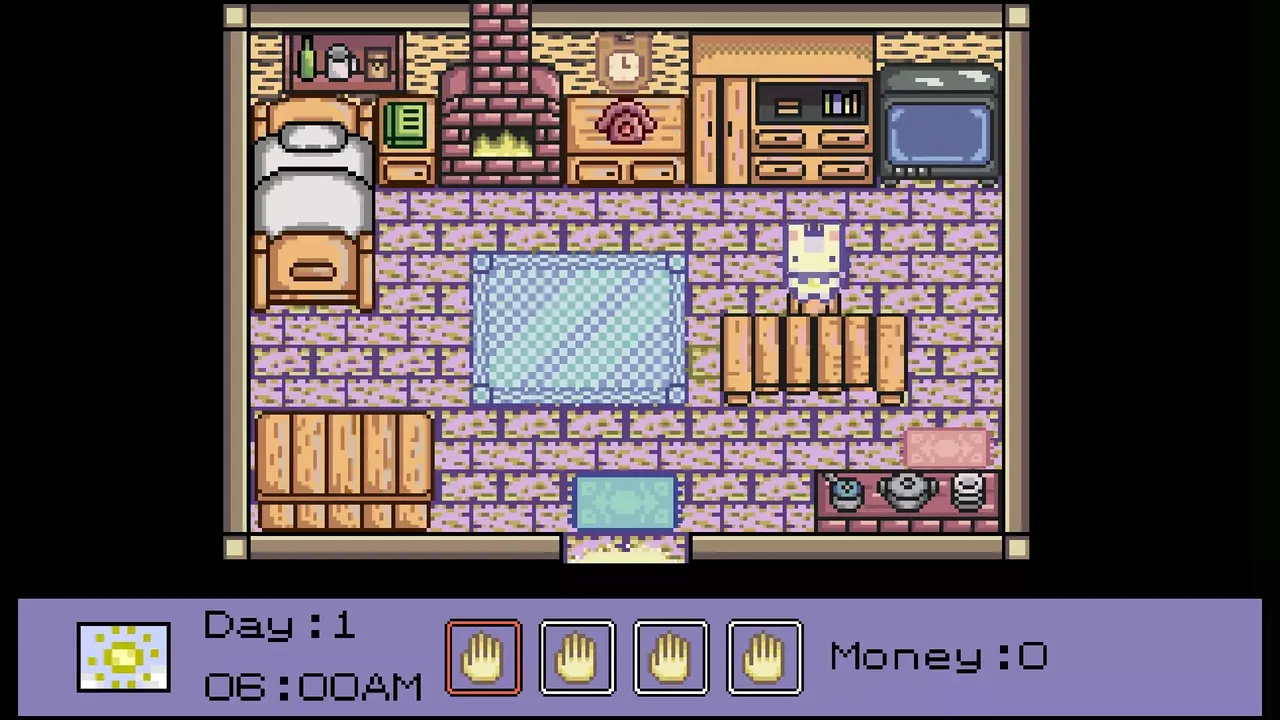This screenshot has width=1280, height=720.
Task: Click the 06:00AM time display
Action: [x=312, y=685]
